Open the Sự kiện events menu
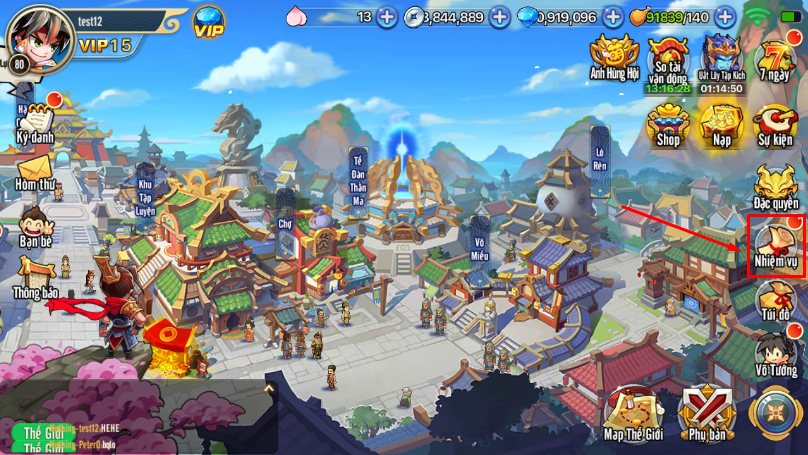 coord(775,124)
